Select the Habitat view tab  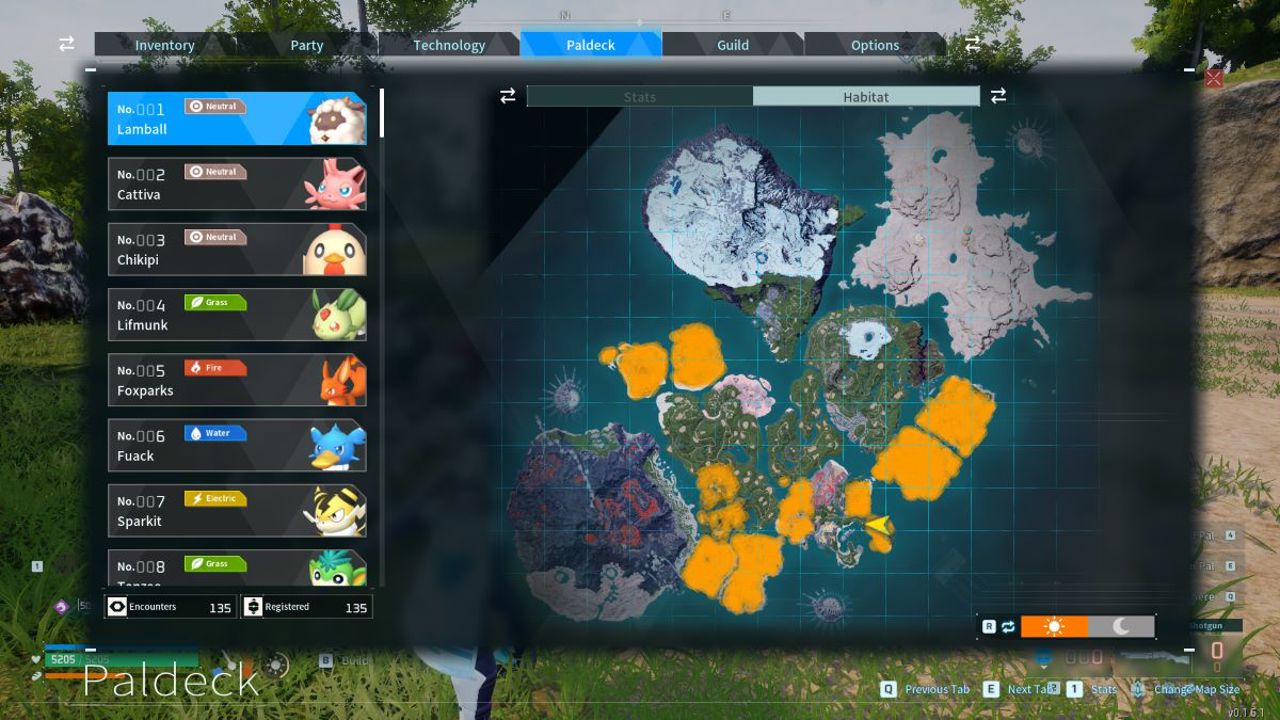[x=866, y=97]
